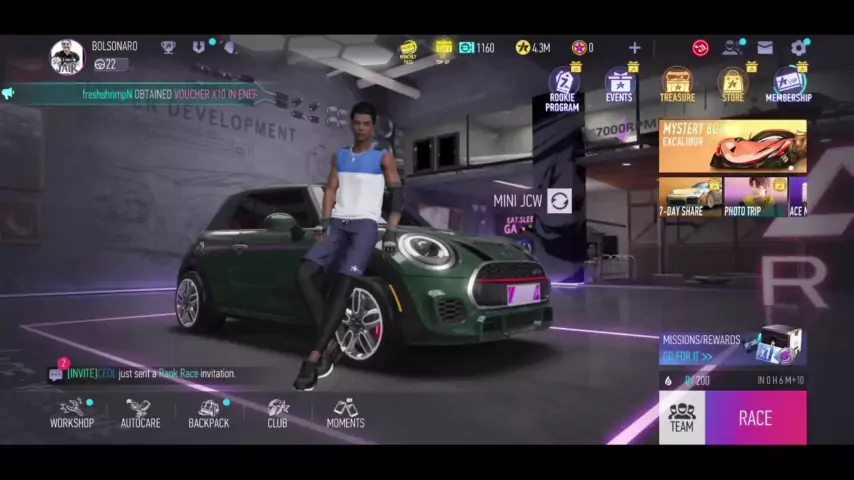854x480 pixels.
Task: Open the Rookie Program
Action: click(562, 88)
